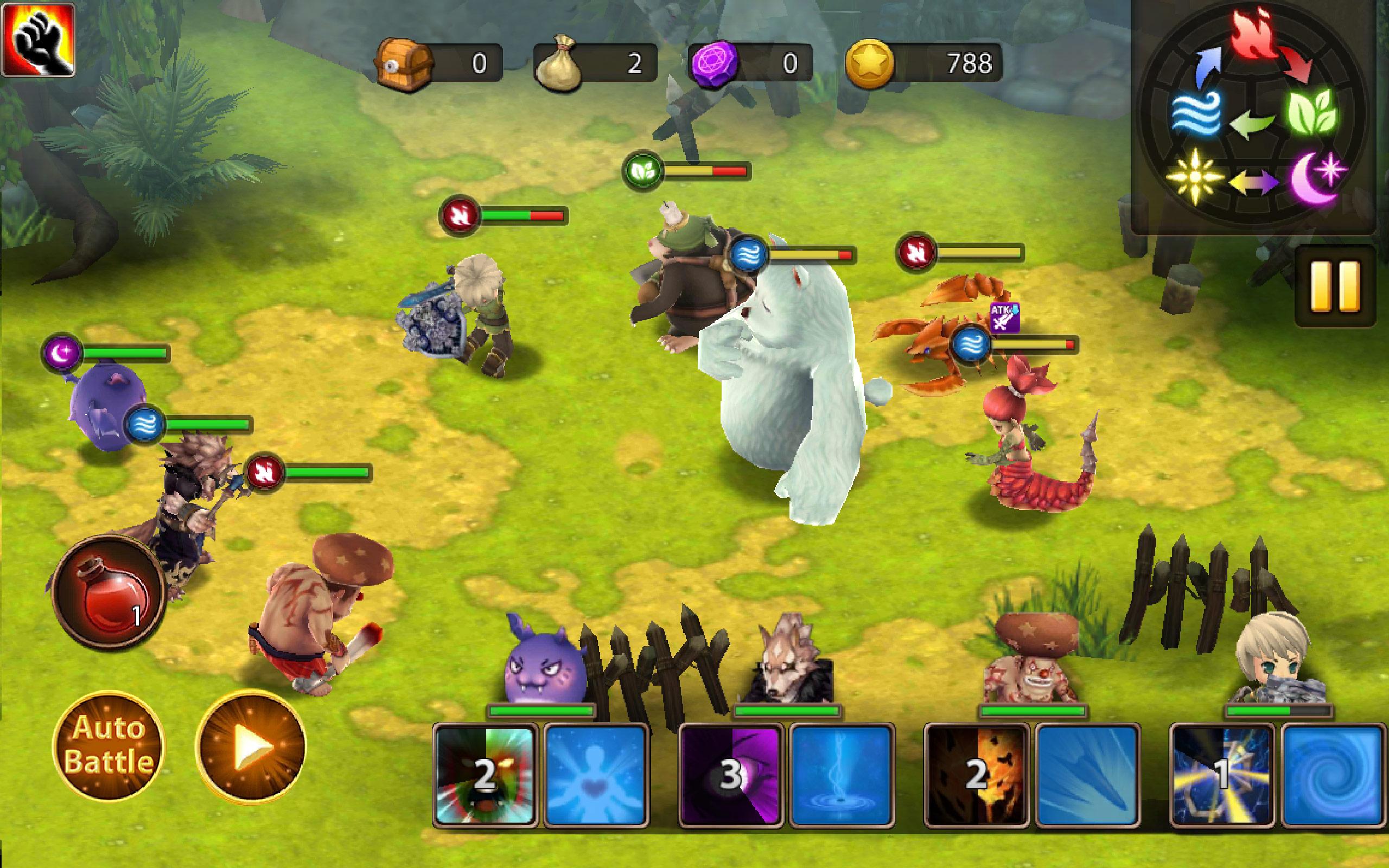Image resolution: width=1389 pixels, height=868 pixels.
Task: Pause the battle
Action: point(1335,286)
